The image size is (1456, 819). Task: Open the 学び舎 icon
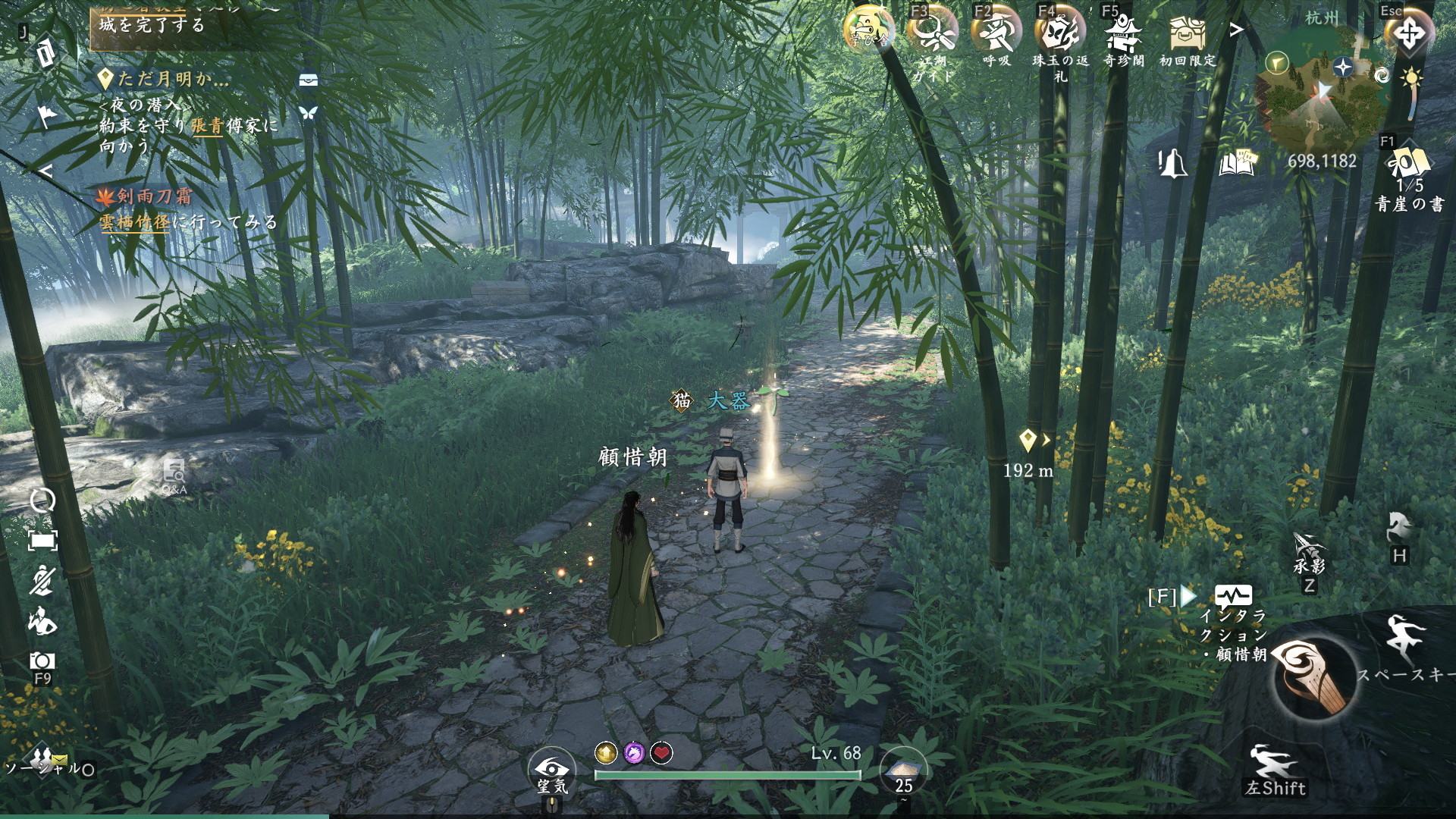(x=868, y=32)
